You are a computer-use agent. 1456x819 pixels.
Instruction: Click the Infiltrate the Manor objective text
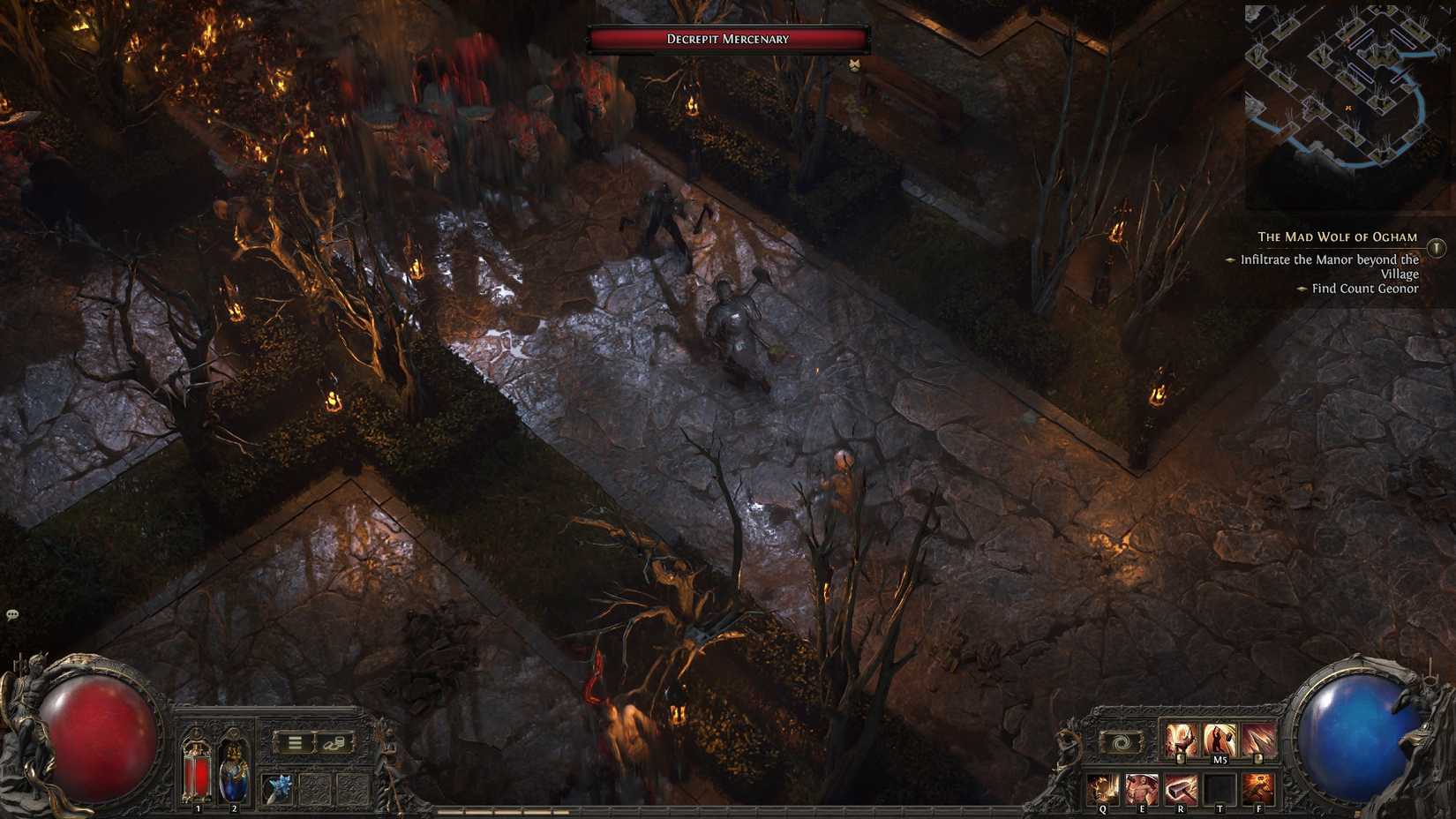click(x=1331, y=259)
